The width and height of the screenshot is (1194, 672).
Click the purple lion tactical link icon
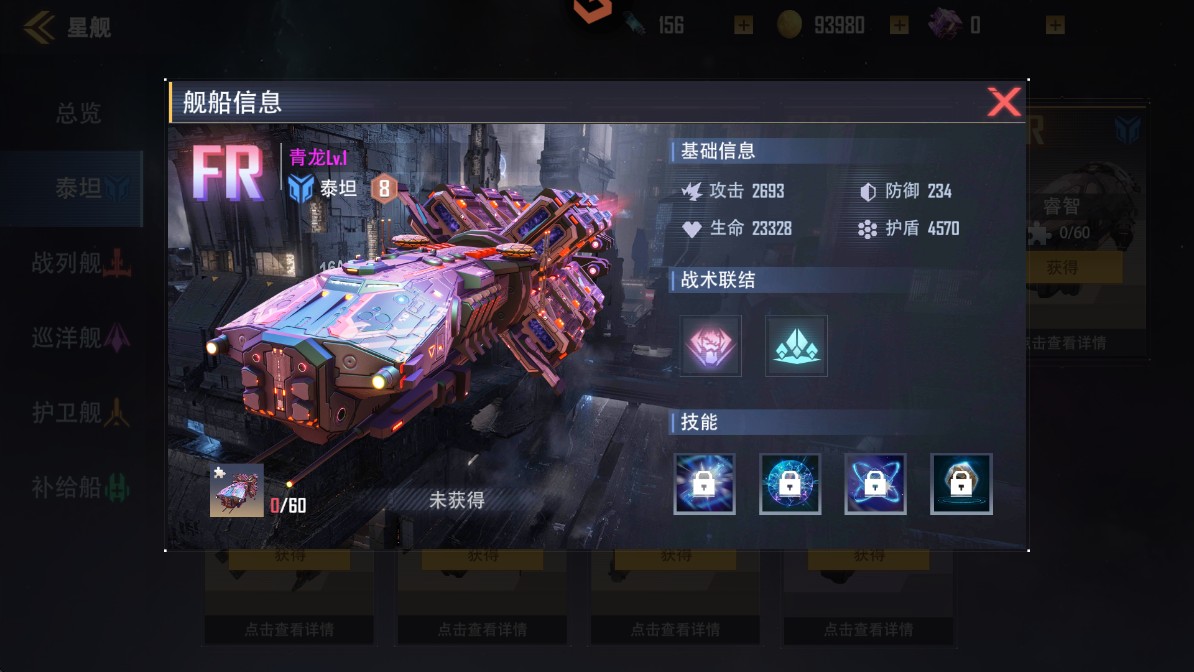(x=711, y=346)
